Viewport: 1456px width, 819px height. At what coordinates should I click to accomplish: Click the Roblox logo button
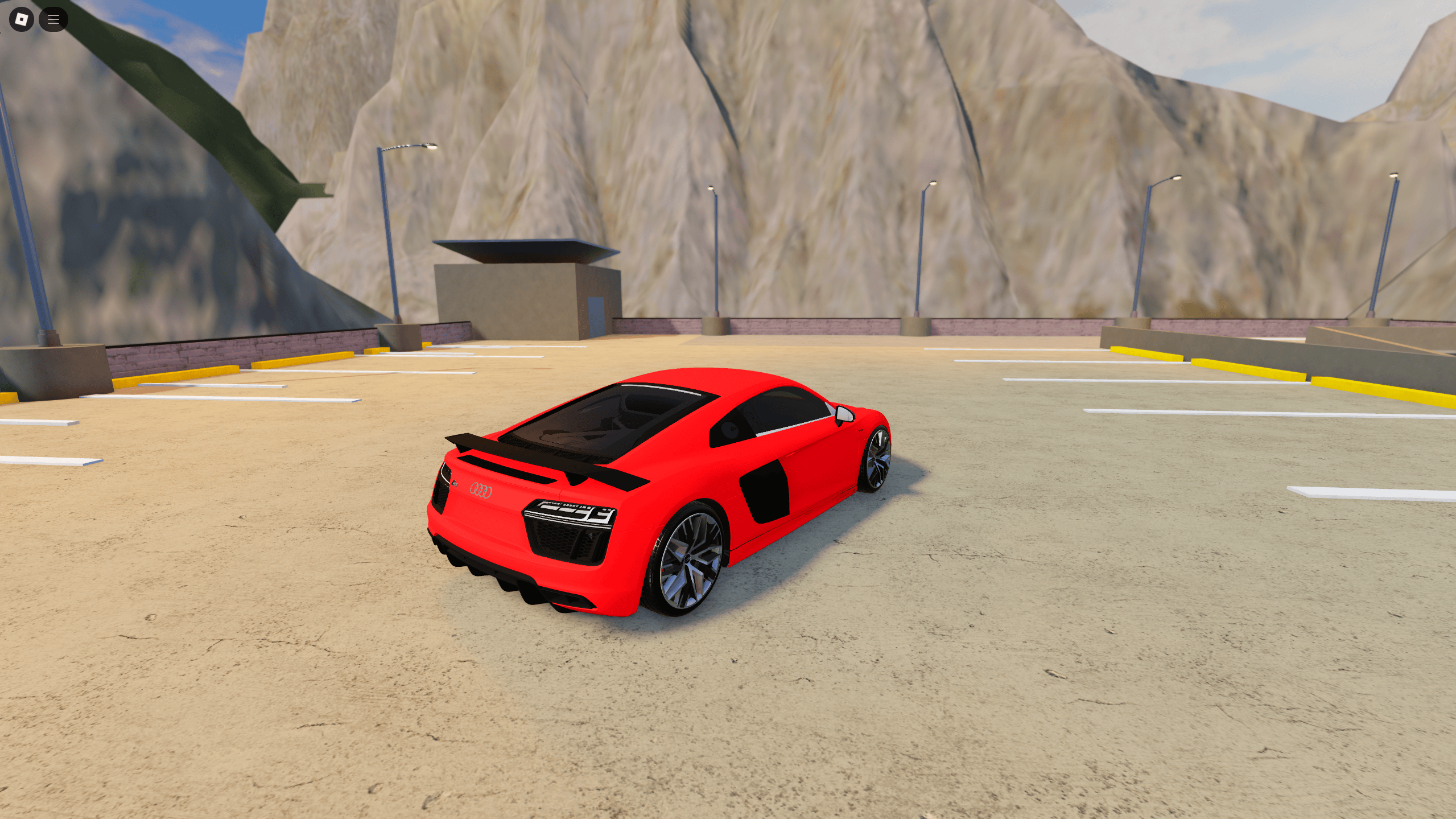[x=20, y=19]
